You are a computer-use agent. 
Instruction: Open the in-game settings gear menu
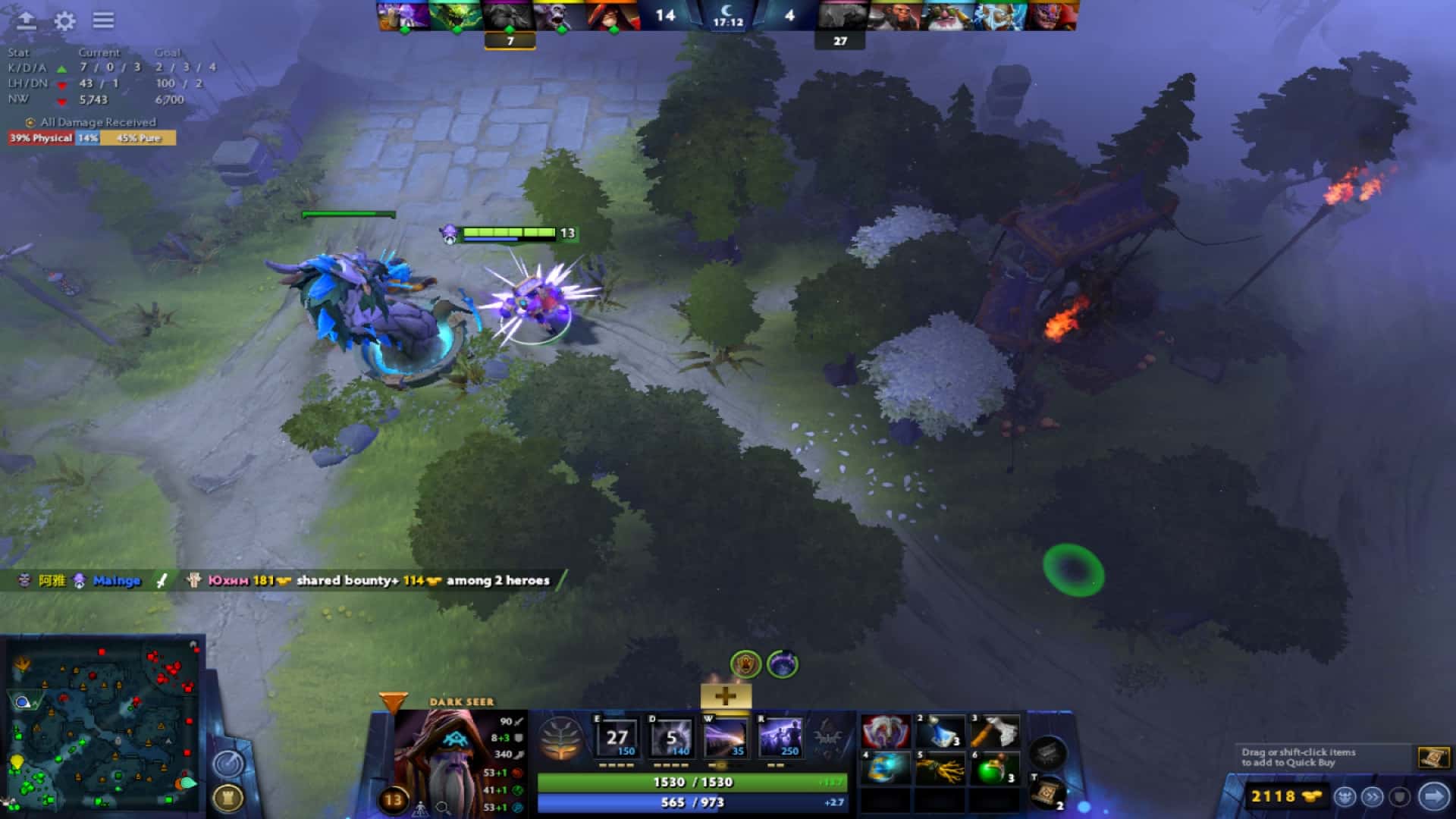64,21
